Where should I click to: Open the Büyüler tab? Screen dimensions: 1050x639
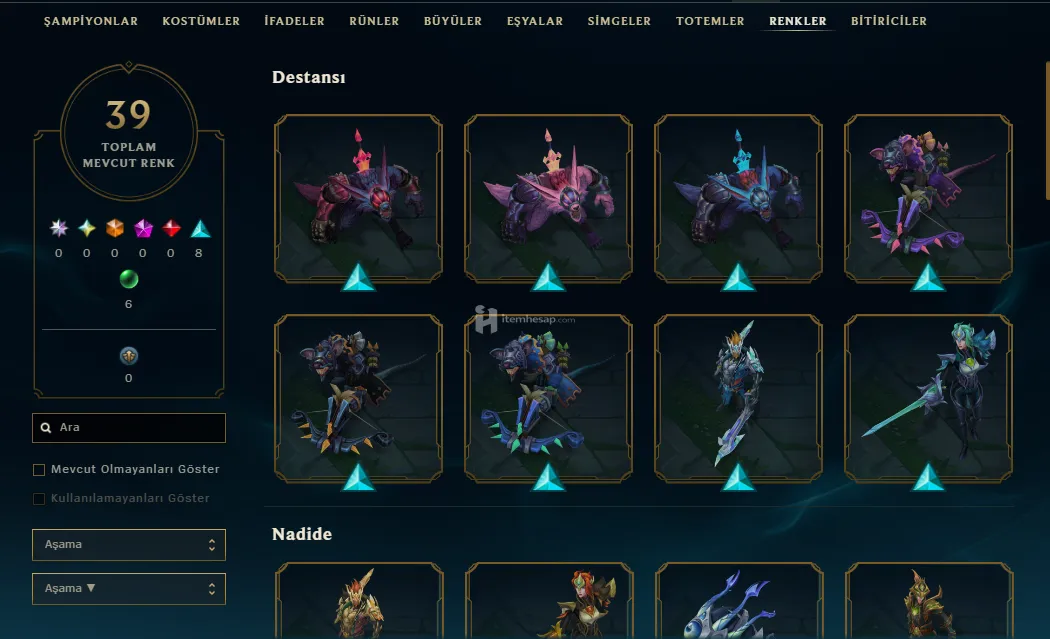452,21
